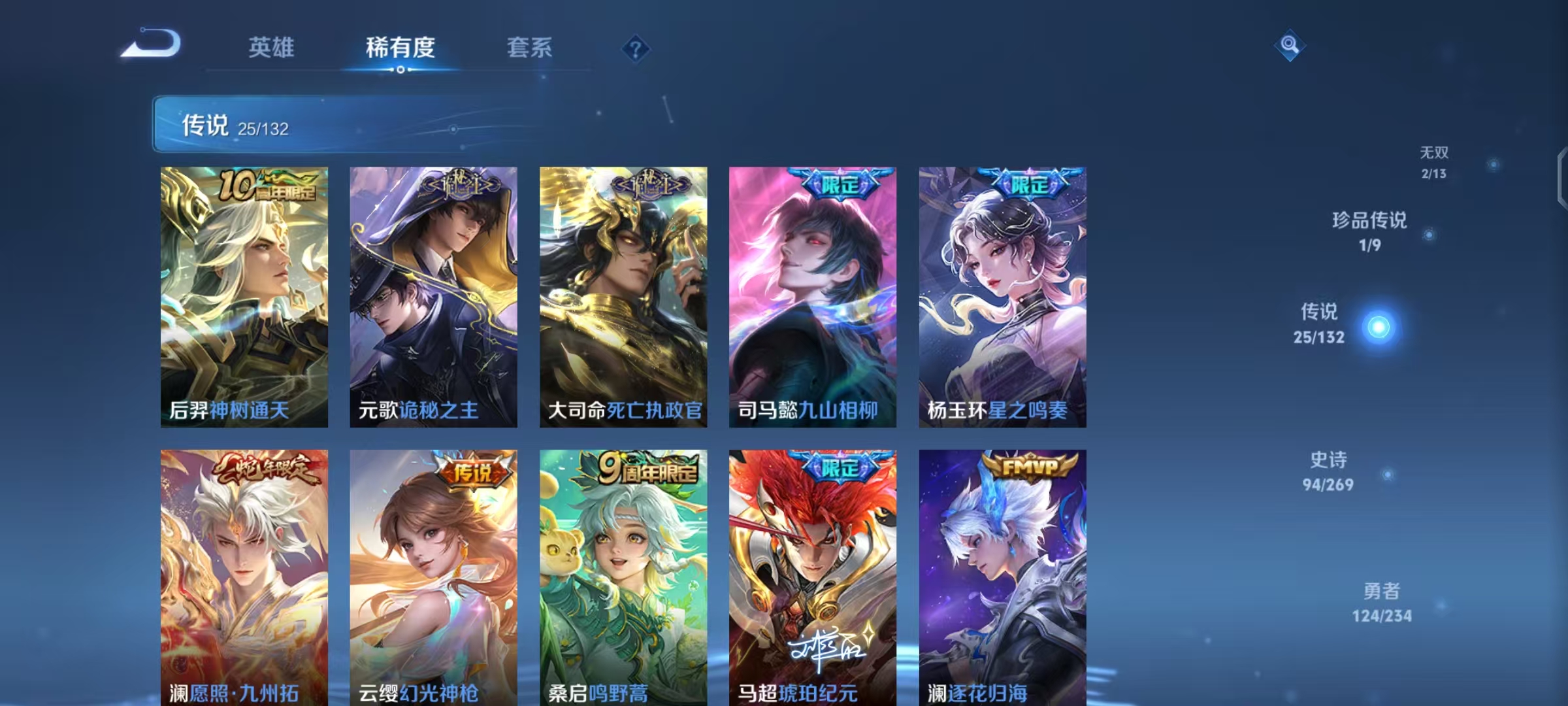The image size is (1568, 706).
Task: Switch to the 英雄 tab
Action: tap(271, 48)
